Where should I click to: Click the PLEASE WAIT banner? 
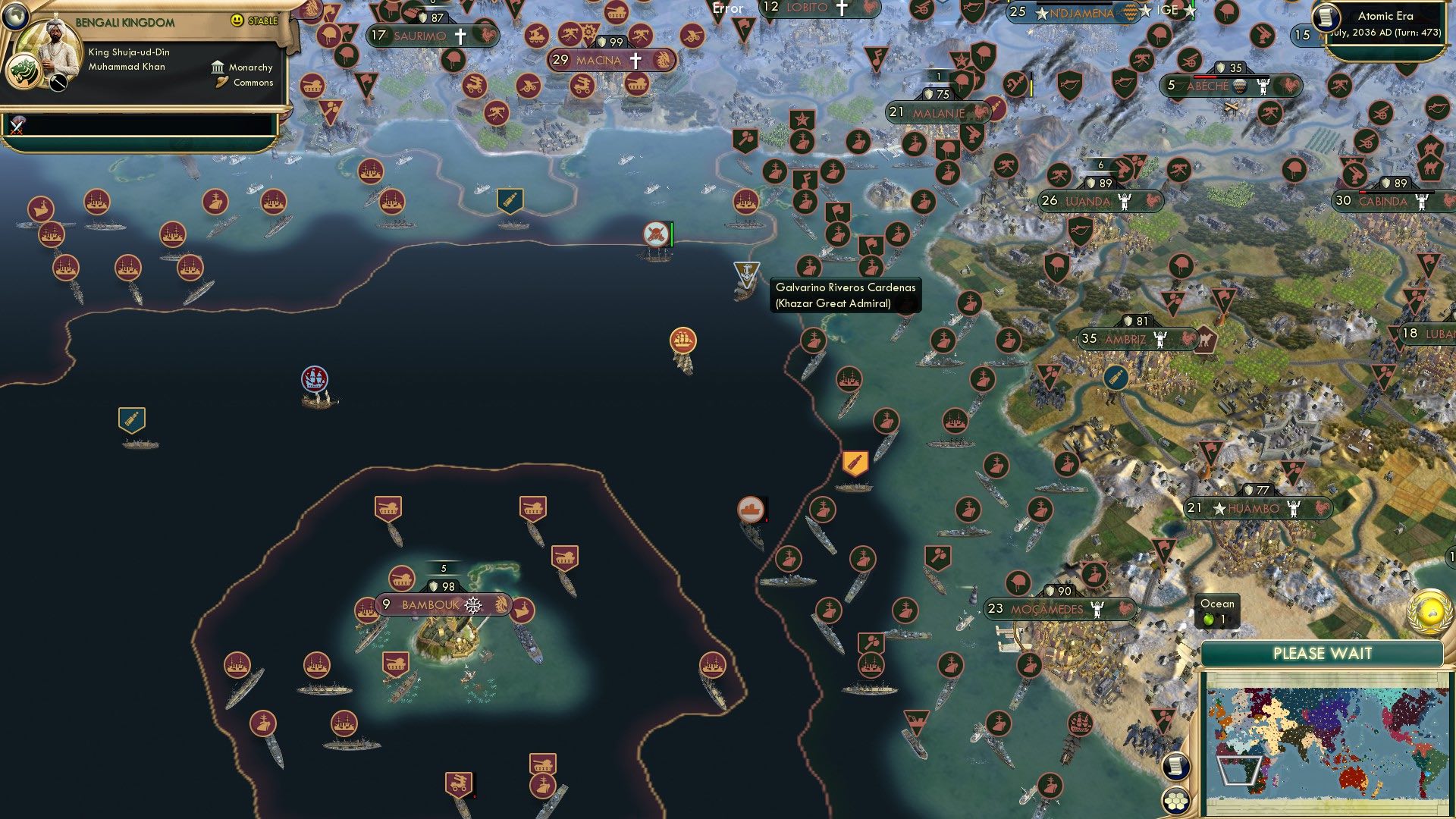coord(1323,653)
